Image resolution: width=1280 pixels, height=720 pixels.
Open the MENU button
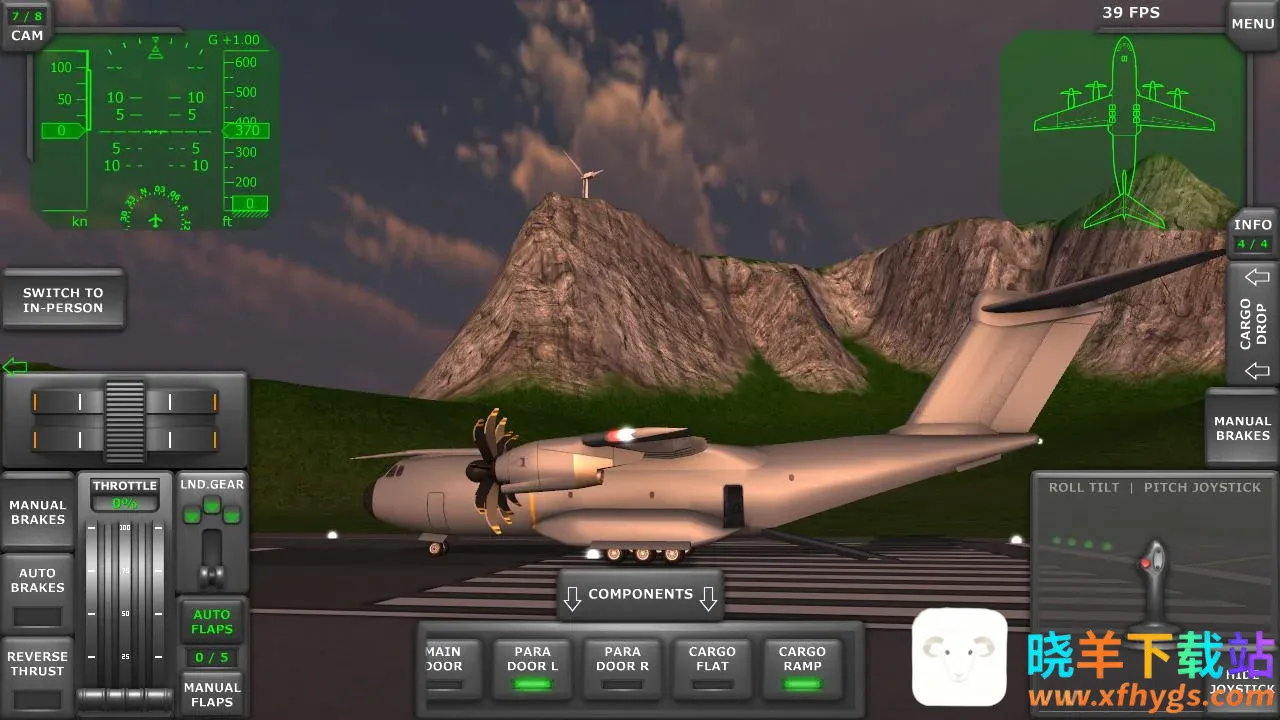pos(1252,24)
